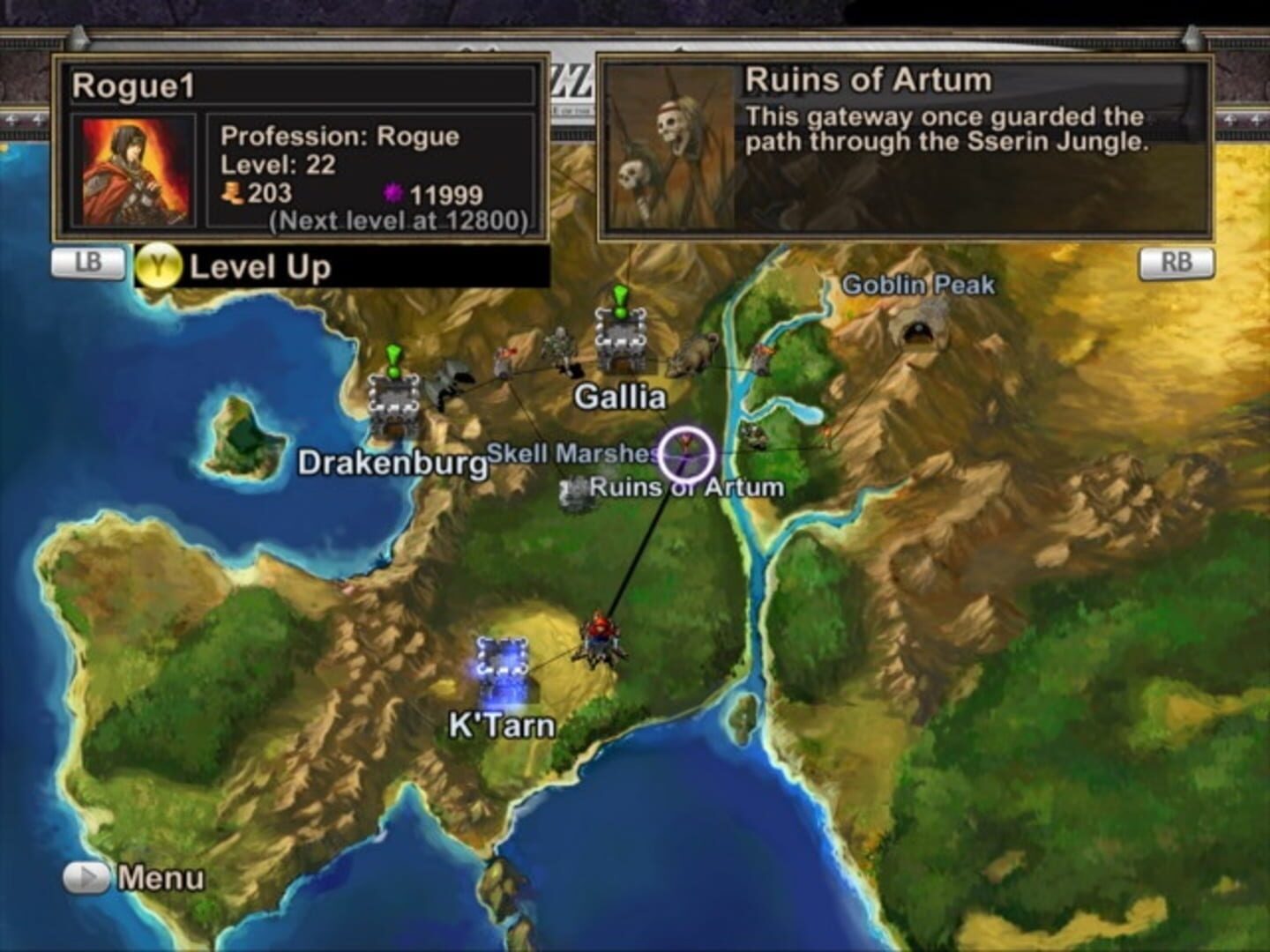This screenshot has height=952, width=1270.
Task: Select the giant boar enemy near the river
Action: 694,353
